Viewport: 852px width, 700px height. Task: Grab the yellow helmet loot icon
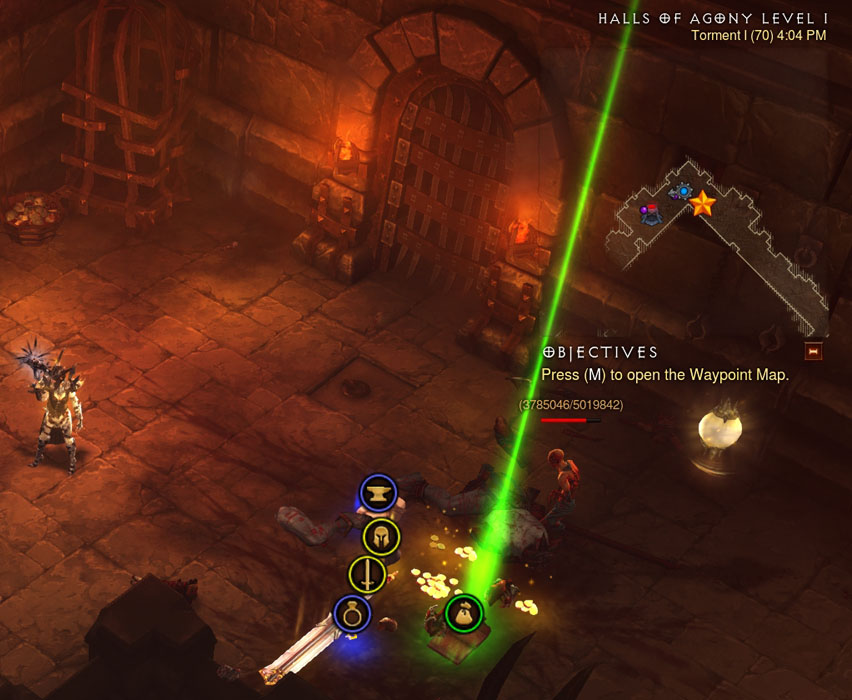tap(381, 537)
